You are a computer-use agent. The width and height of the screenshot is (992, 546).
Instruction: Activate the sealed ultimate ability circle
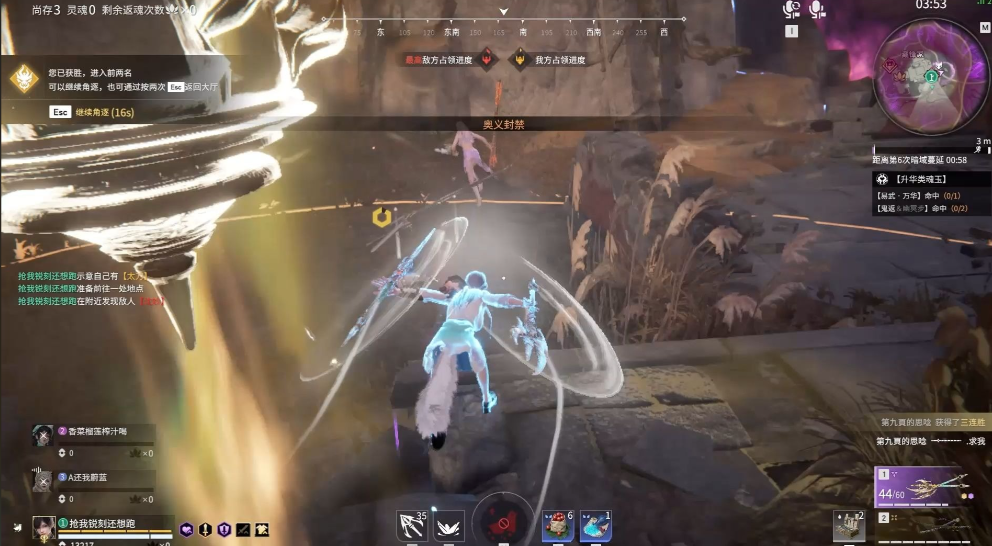[x=503, y=520]
